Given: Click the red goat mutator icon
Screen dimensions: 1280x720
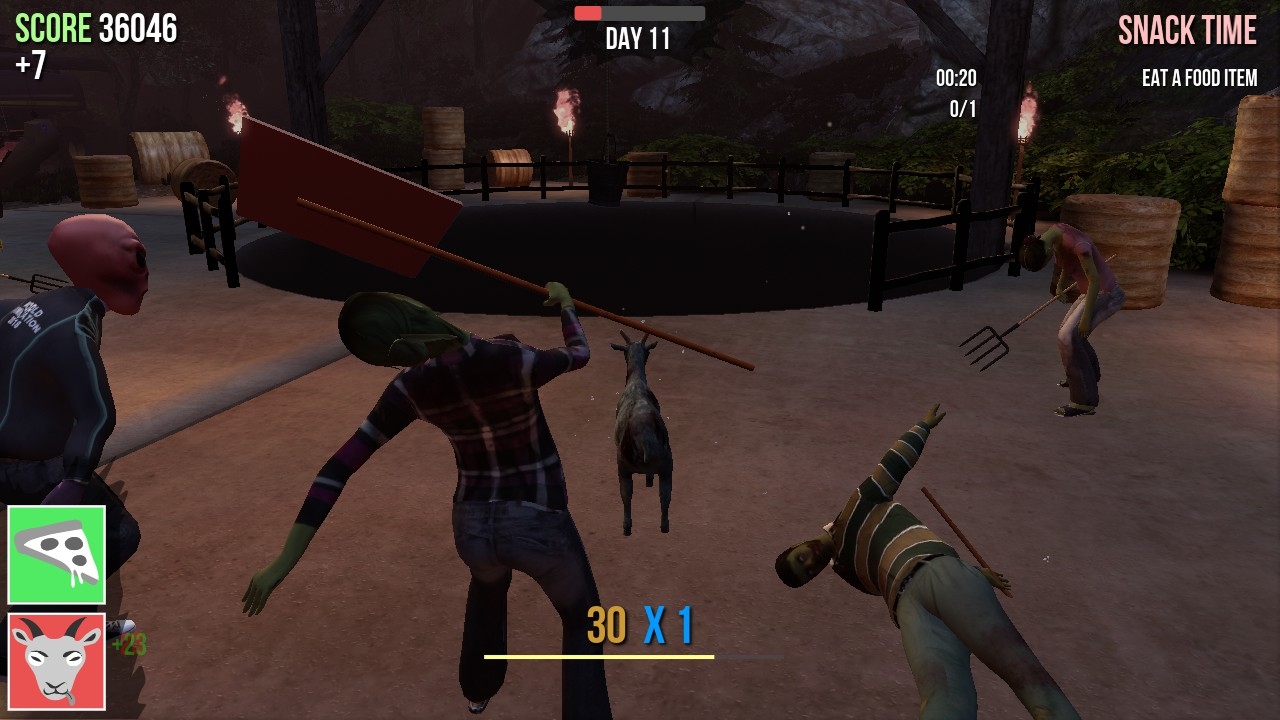Looking at the screenshot, I should click(x=57, y=663).
